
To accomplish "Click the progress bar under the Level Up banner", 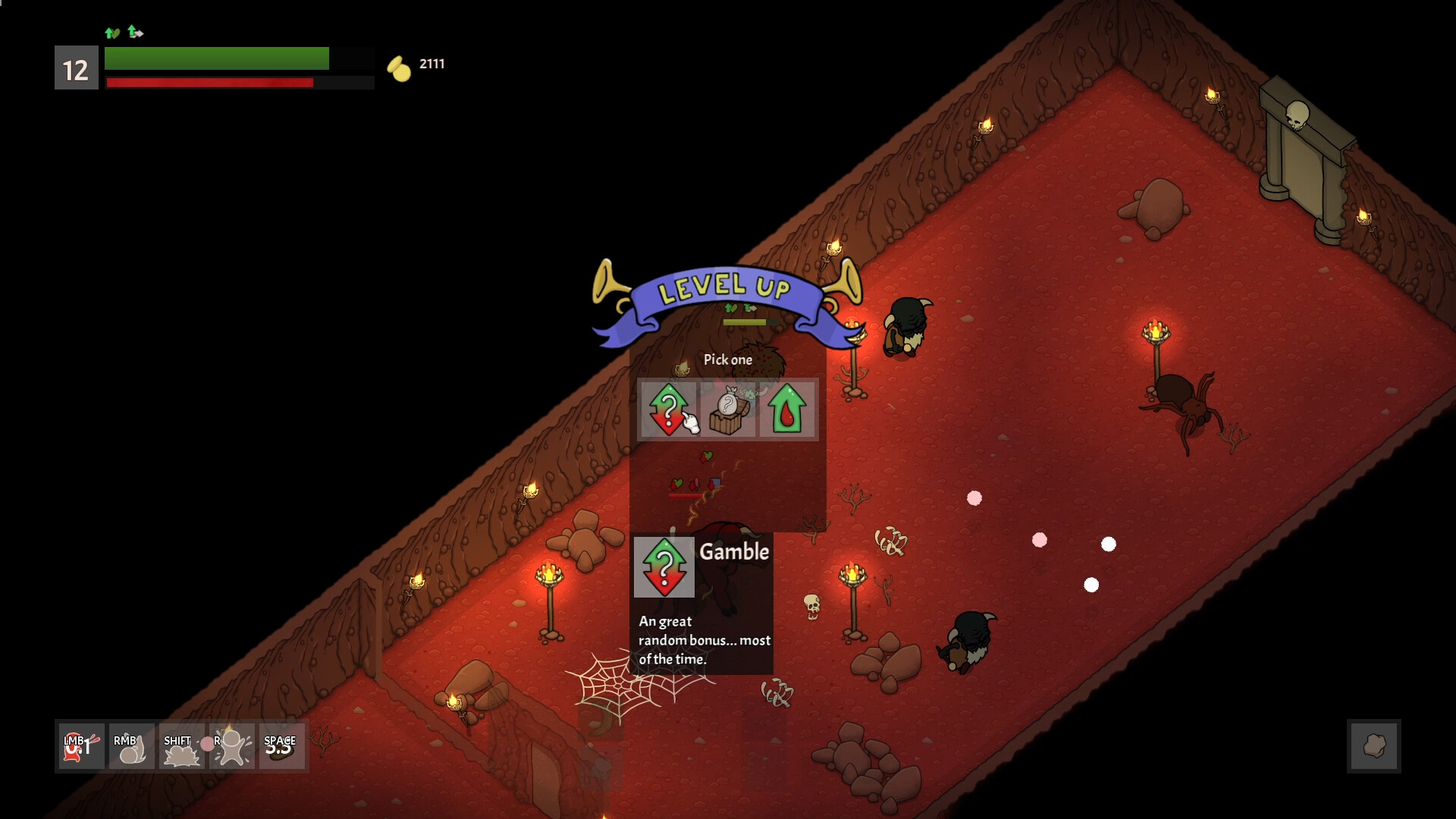I will tap(745, 321).
